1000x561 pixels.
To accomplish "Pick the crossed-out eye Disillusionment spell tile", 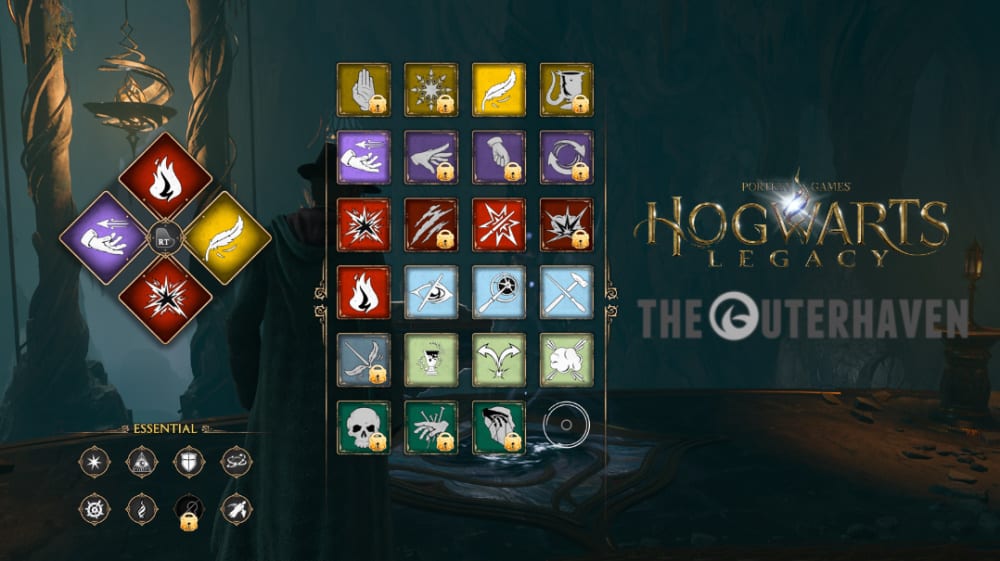I will 431,292.
